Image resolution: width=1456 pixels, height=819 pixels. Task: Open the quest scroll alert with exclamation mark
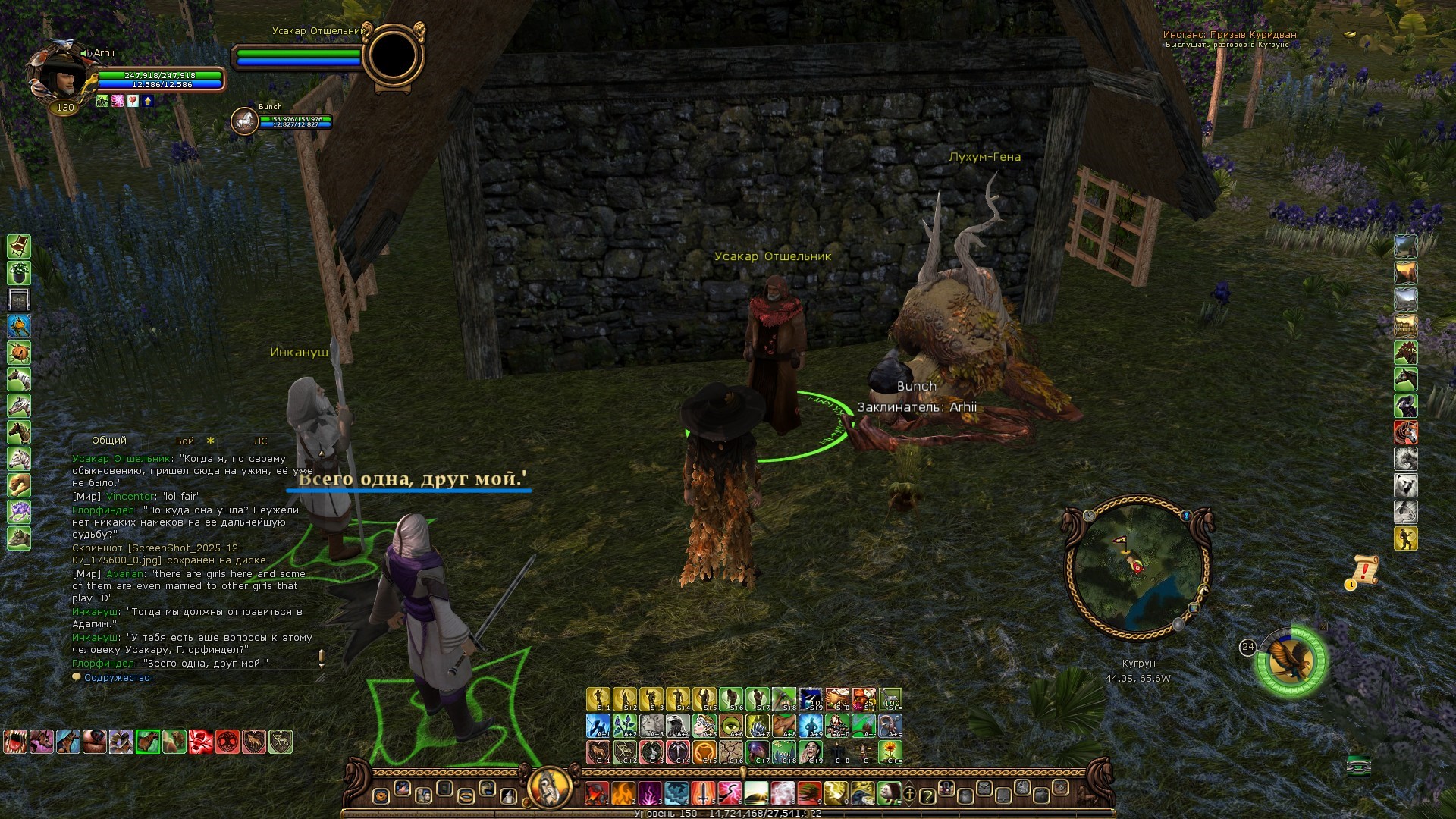(1364, 570)
